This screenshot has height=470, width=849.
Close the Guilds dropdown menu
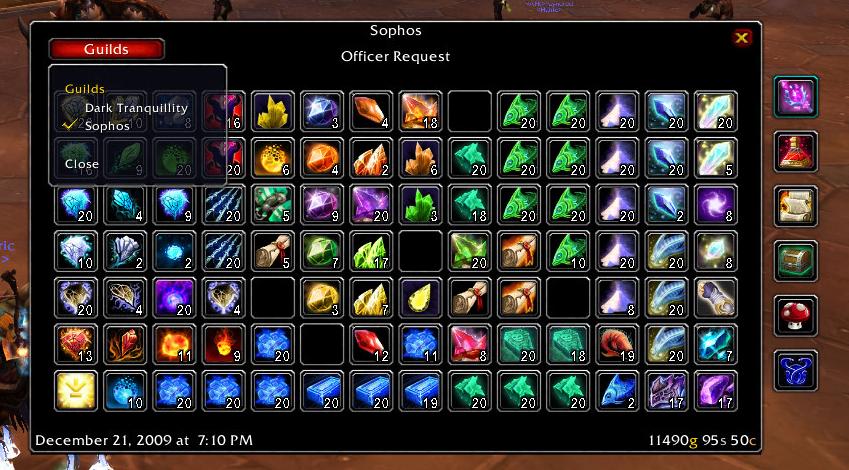coord(82,164)
